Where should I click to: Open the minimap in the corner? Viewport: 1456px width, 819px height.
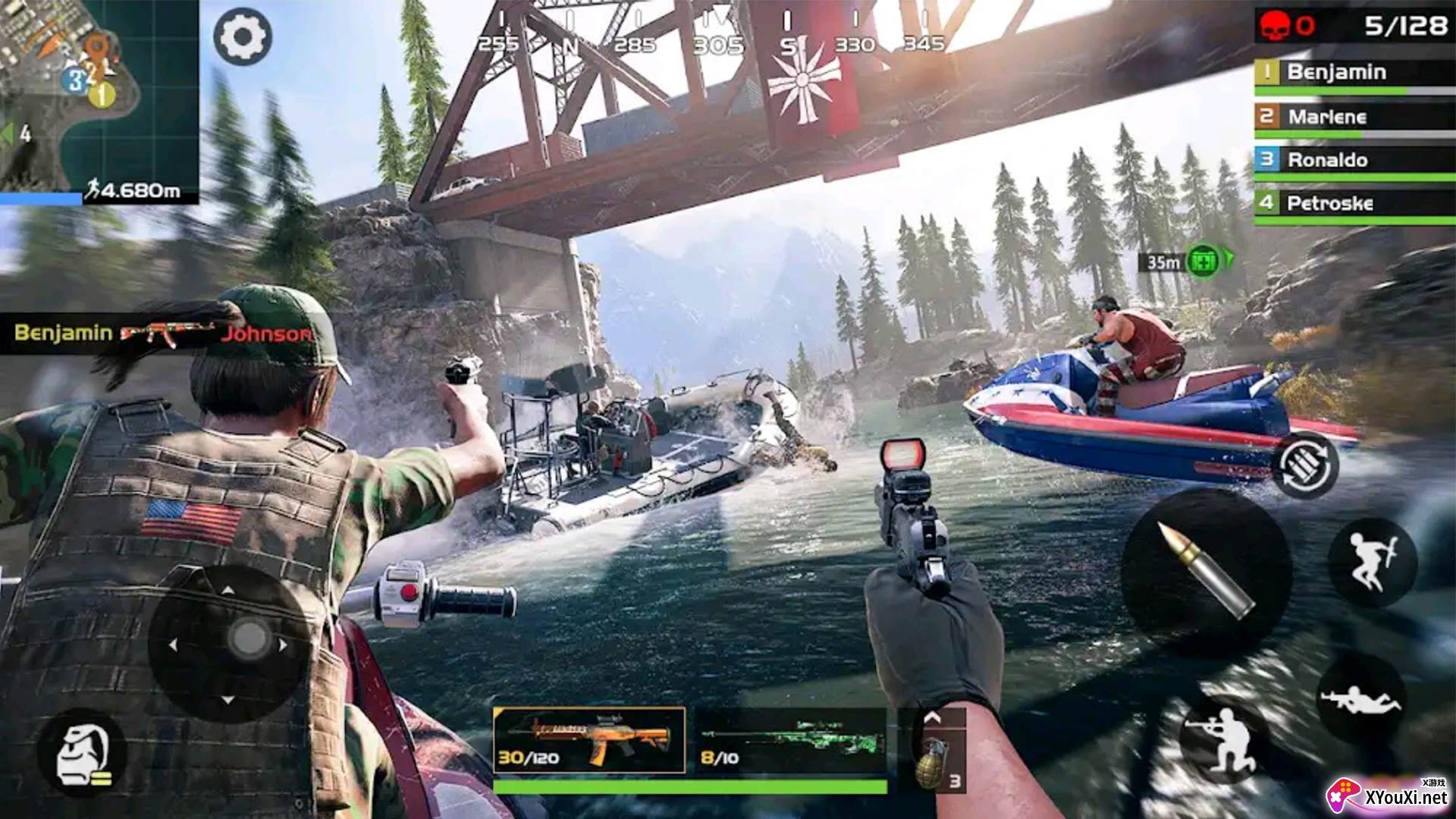pos(99,99)
